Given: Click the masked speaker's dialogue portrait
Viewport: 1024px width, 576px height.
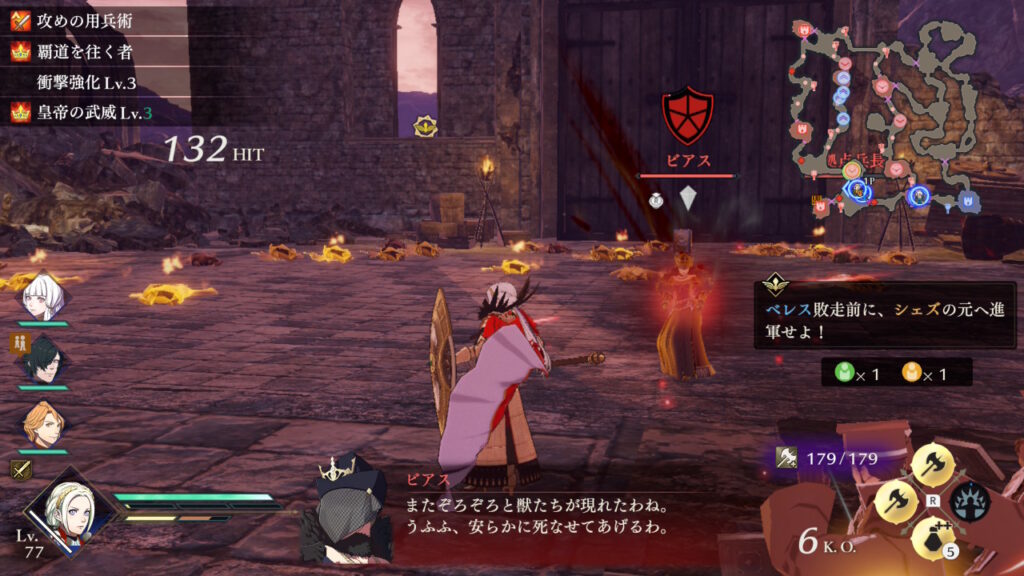Looking at the screenshot, I should pyautogui.click(x=344, y=509).
